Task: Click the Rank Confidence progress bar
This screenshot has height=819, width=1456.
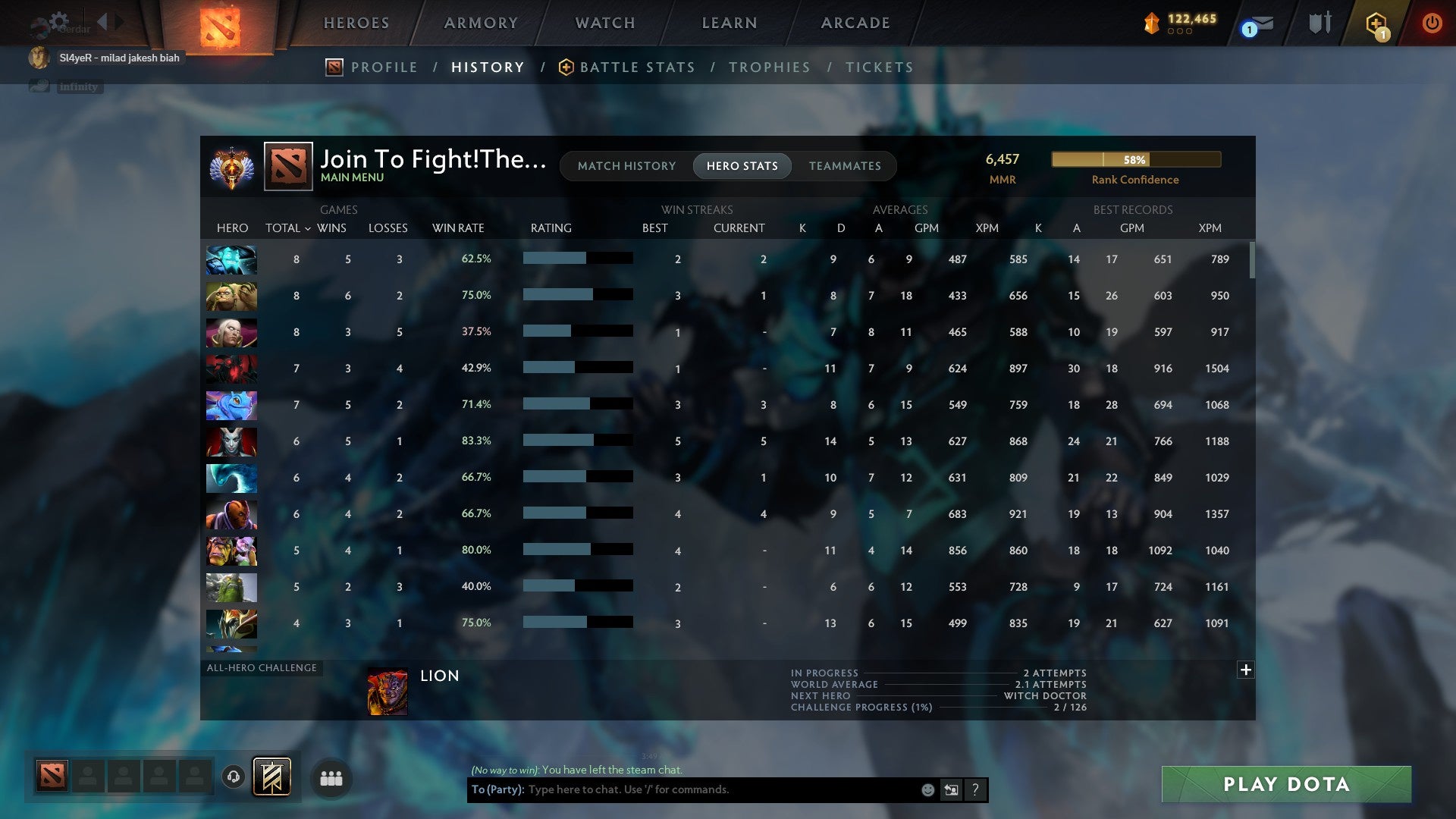Action: click(1136, 160)
